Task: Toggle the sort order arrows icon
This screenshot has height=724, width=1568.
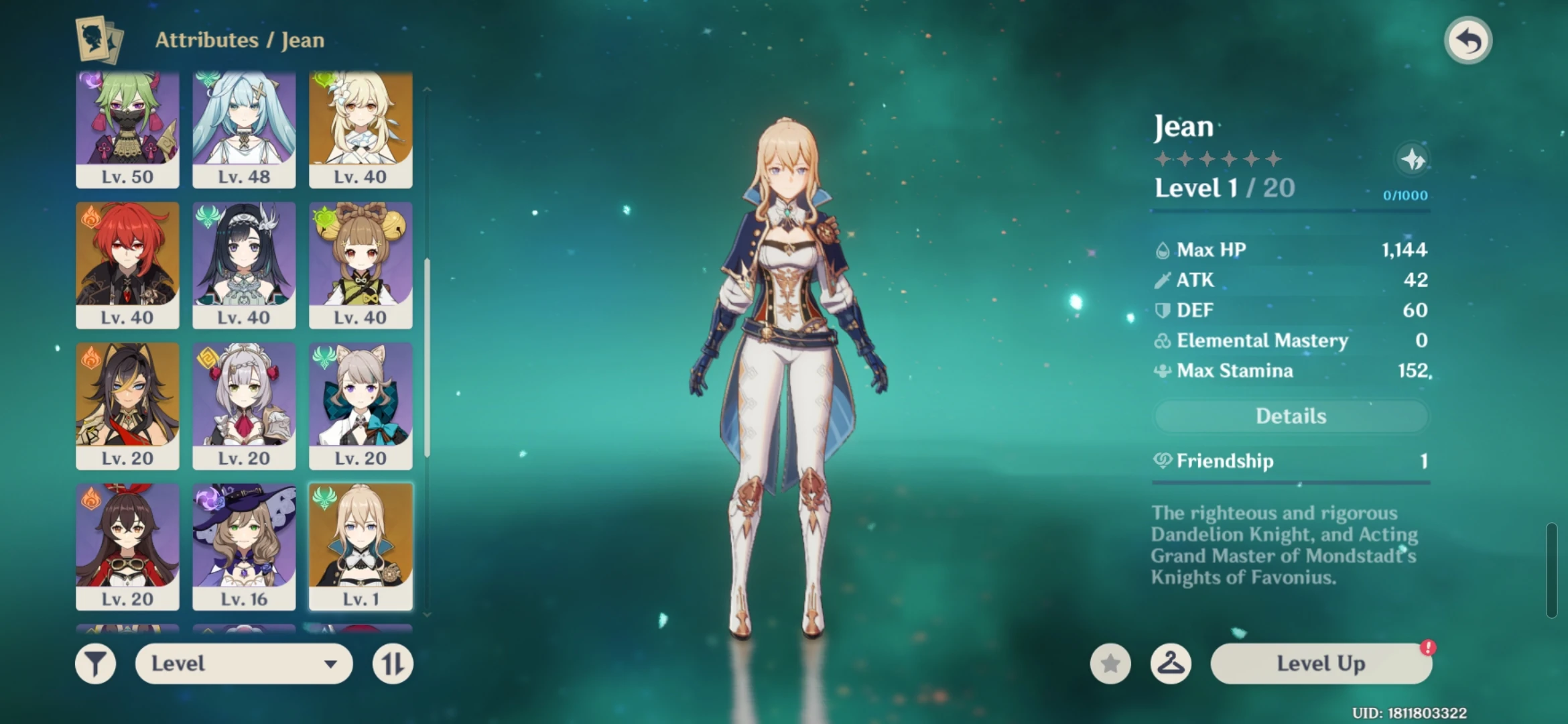Action: tap(392, 663)
